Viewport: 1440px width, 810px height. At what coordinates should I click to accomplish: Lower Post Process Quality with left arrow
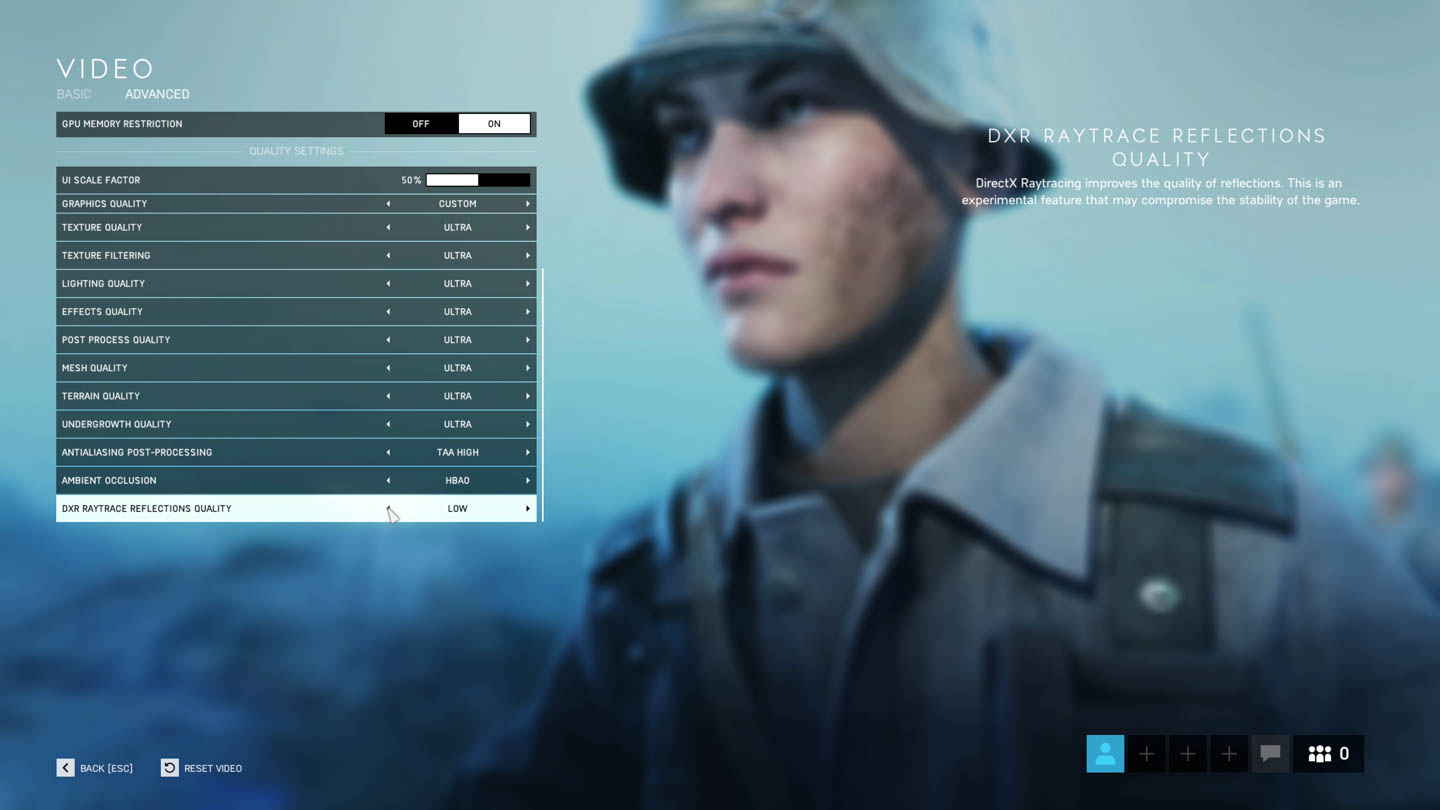pyautogui.click(x=388, y=340)
